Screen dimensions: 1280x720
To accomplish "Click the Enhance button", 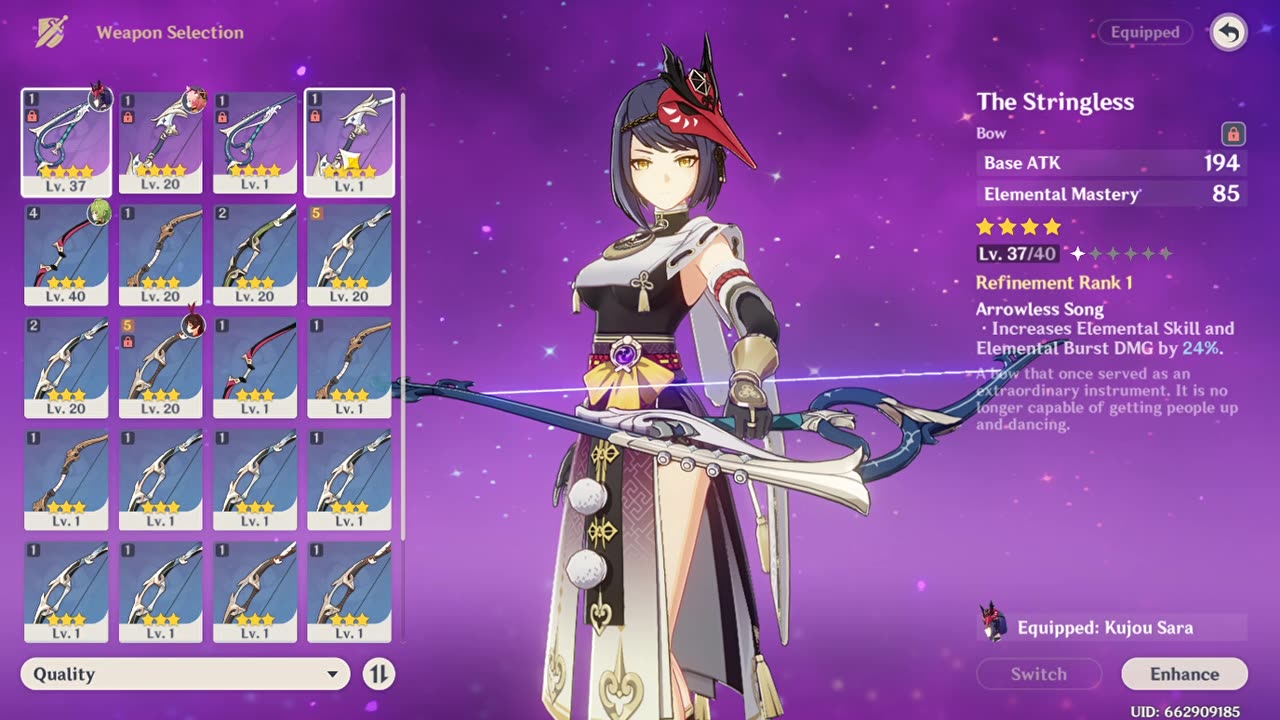I will pos(1184,674).
